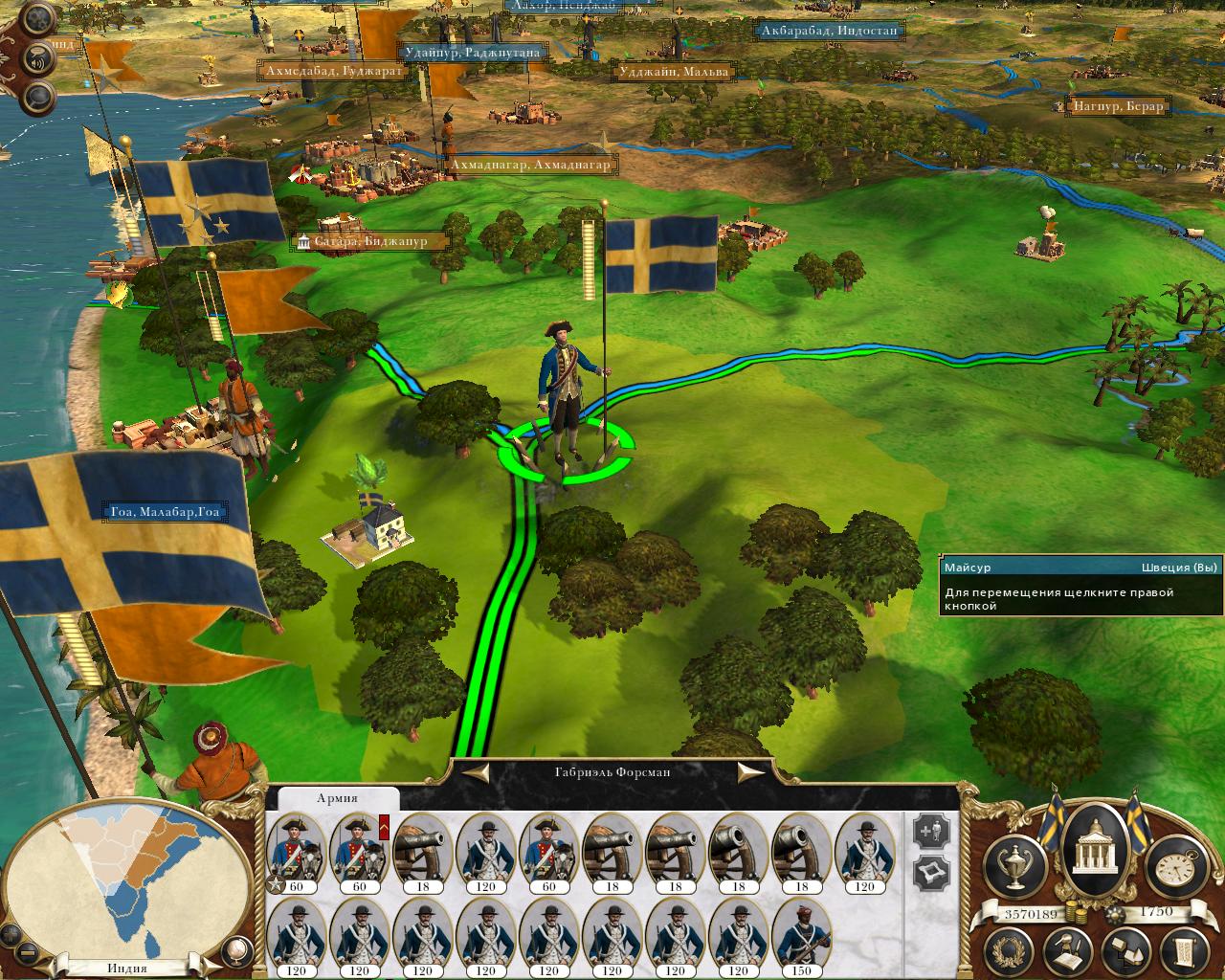Select previous army with left arrow

(477, 771)
